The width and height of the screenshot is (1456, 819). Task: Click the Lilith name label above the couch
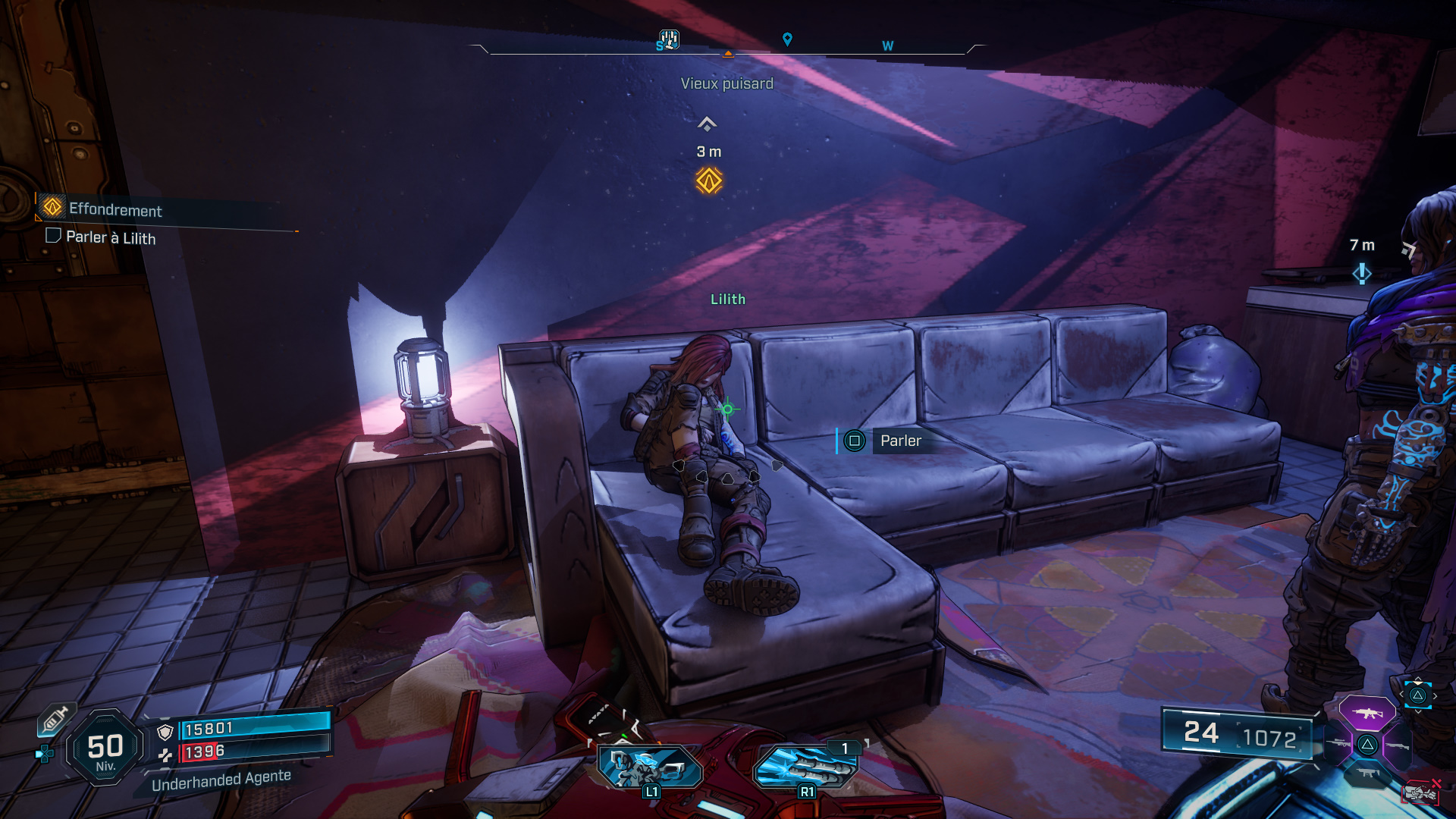(730, 300)
